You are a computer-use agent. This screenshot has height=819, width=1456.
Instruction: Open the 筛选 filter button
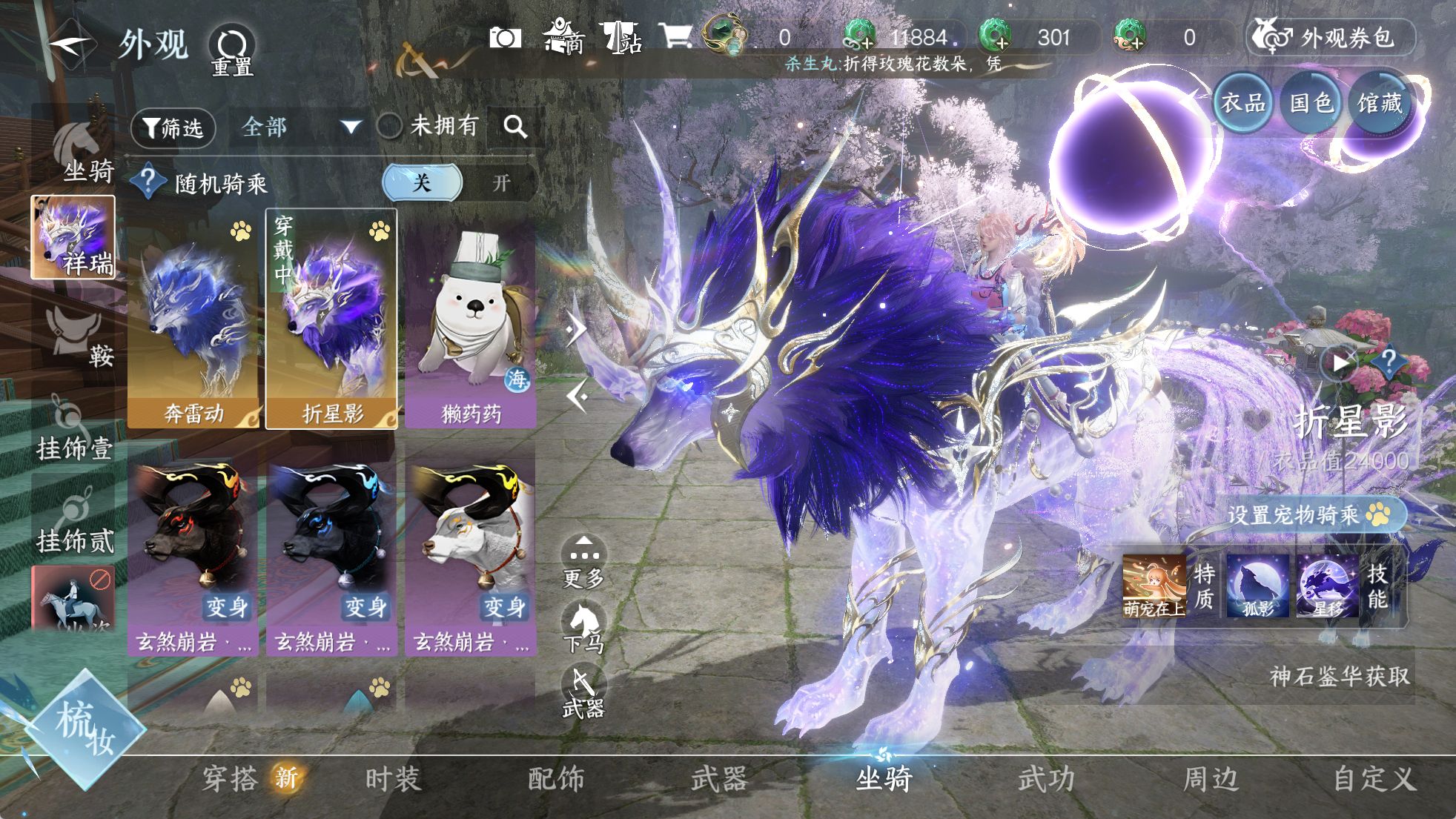pyautogui.click(x=173, y=128)
